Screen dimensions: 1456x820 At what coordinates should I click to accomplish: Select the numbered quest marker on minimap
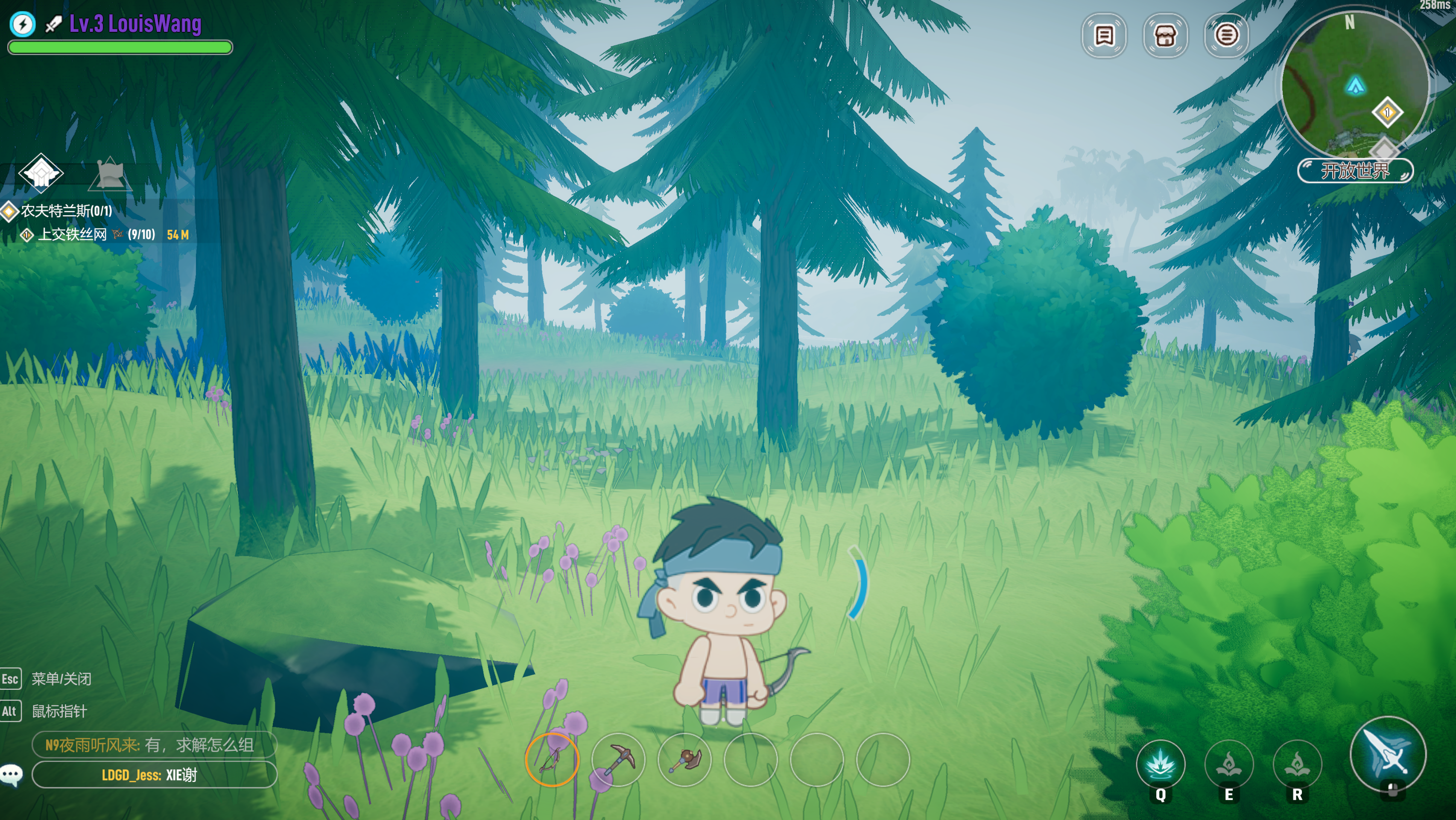pos(1386,112)
